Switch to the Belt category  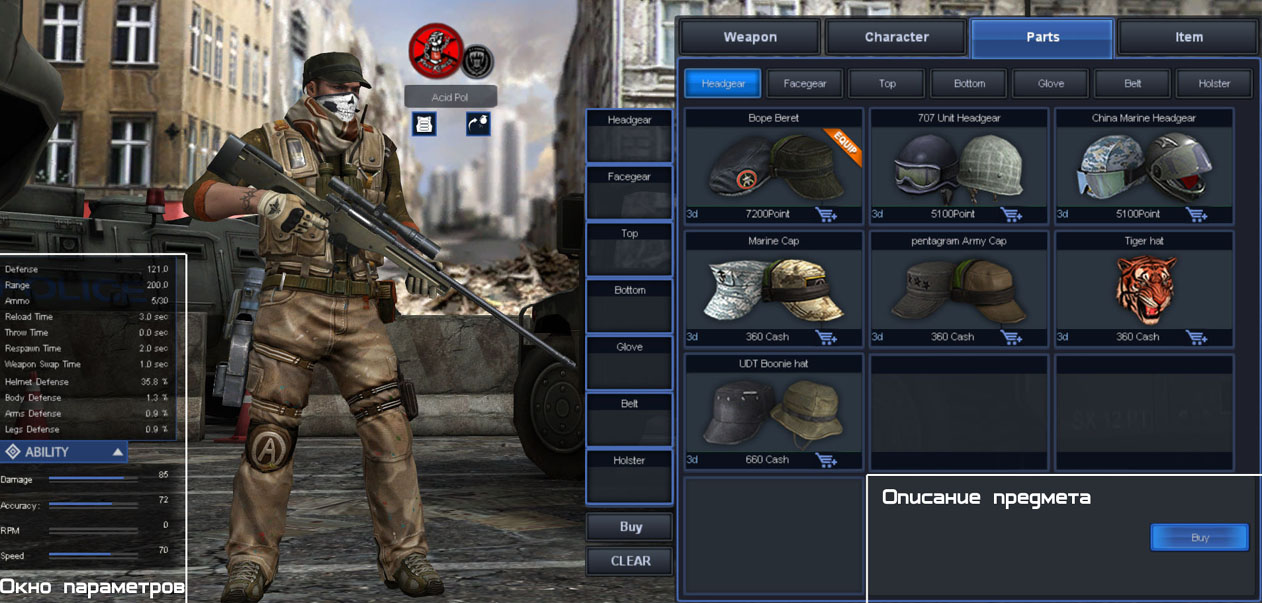[x=1132, y=84]
